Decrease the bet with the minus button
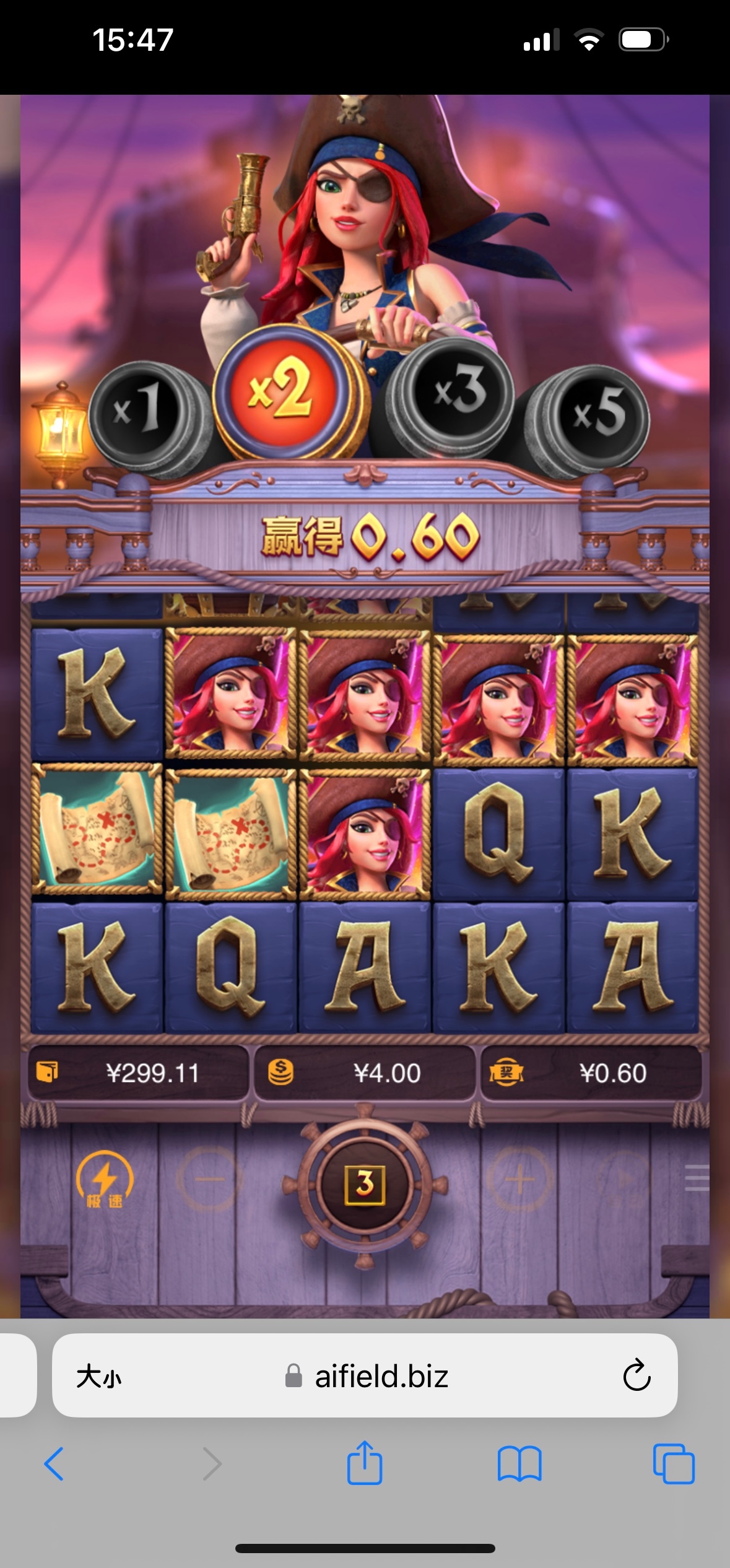This screenshot has height=1568, width=730. [209, 1180]
